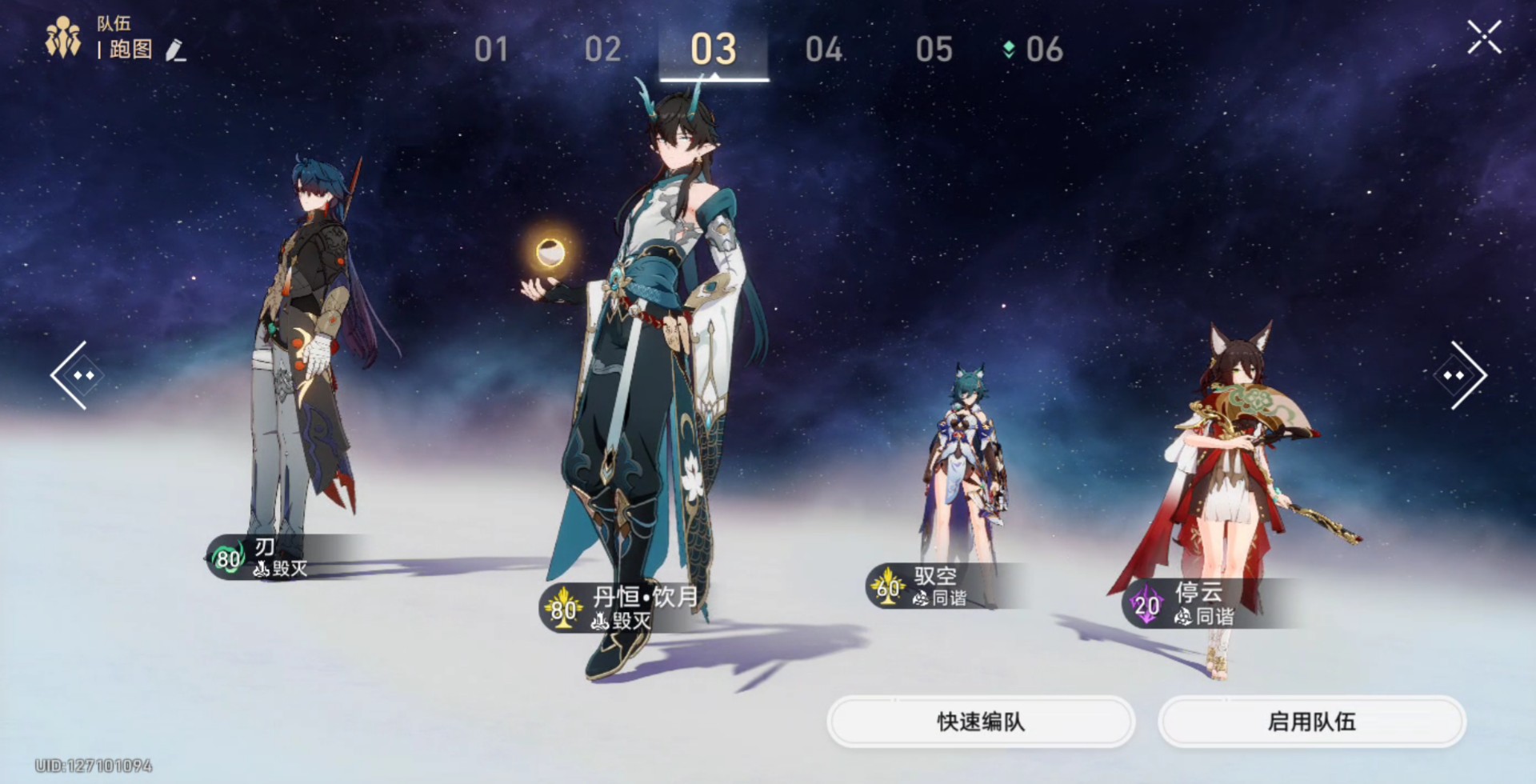The image size is (1536, 784).
Task: Open team tab 04
Action: [x=823, y=50]
